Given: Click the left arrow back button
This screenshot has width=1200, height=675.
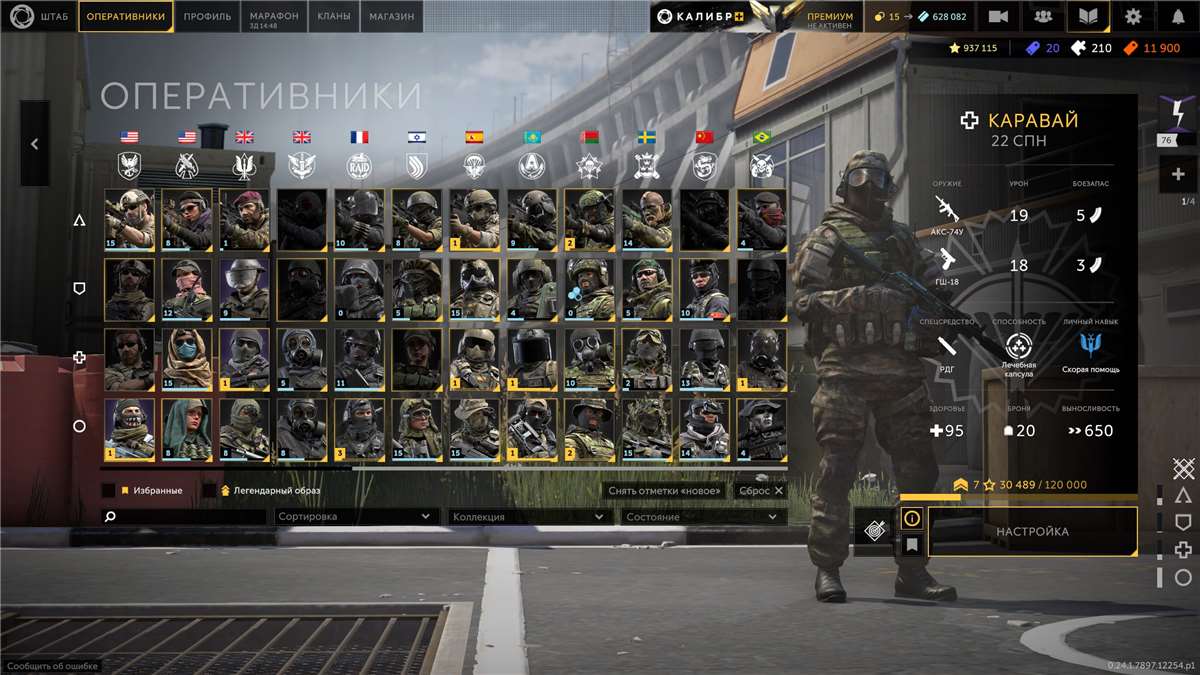Looking at the screenshot, I should click(34, 144).
